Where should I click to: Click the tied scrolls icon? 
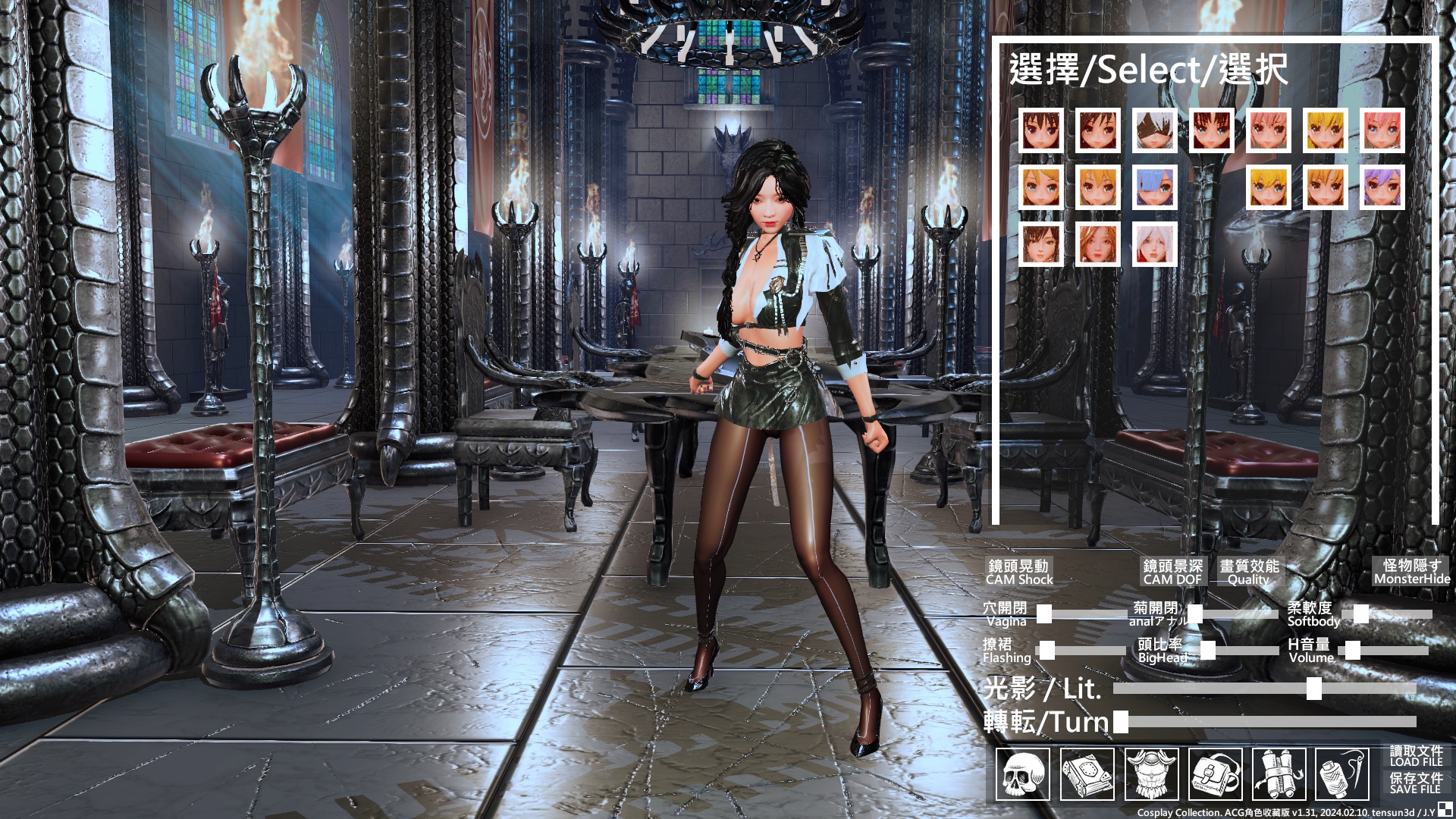click(1279, 774)
